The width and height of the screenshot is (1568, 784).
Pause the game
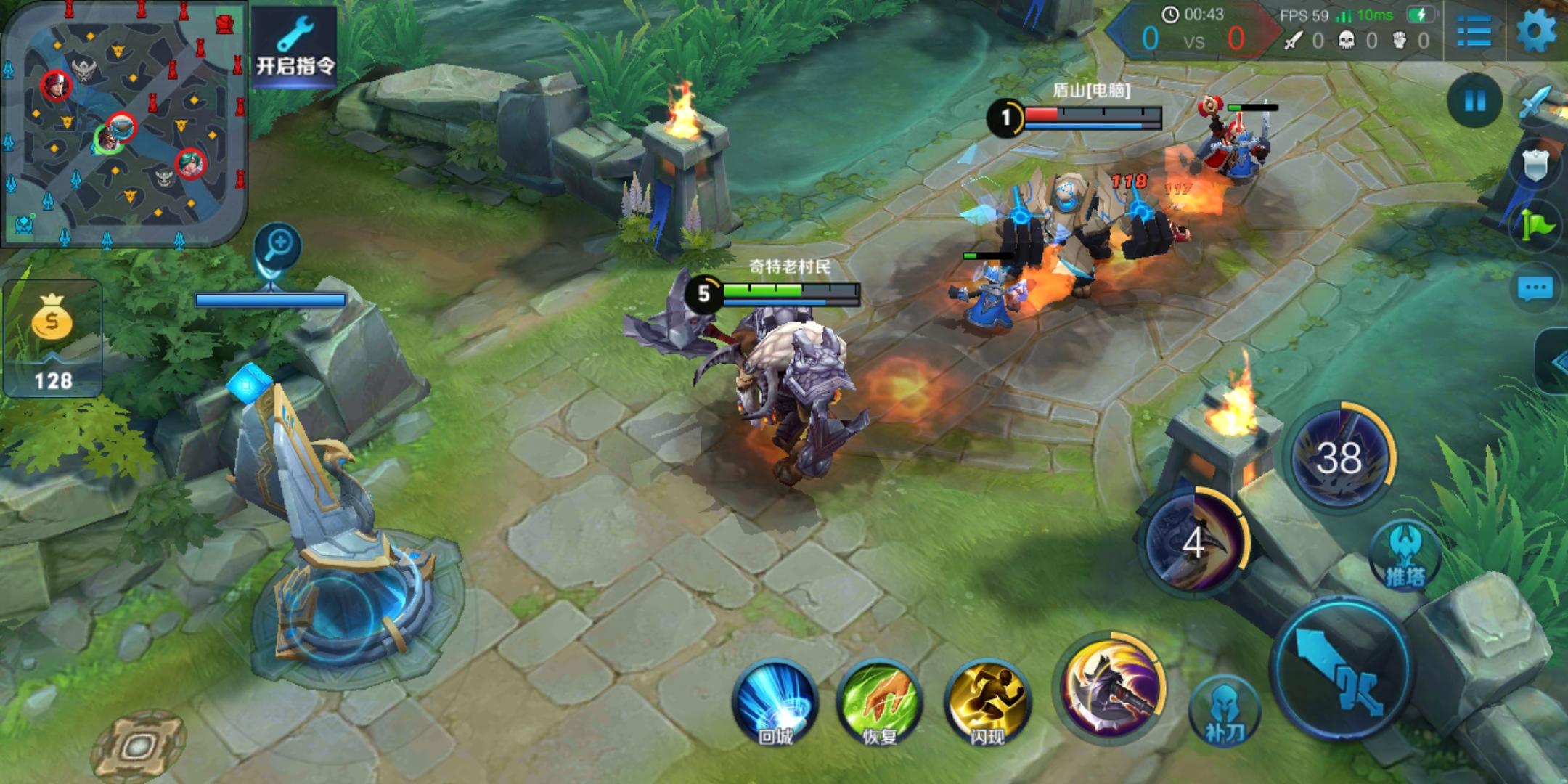(x=1474, y=101)
